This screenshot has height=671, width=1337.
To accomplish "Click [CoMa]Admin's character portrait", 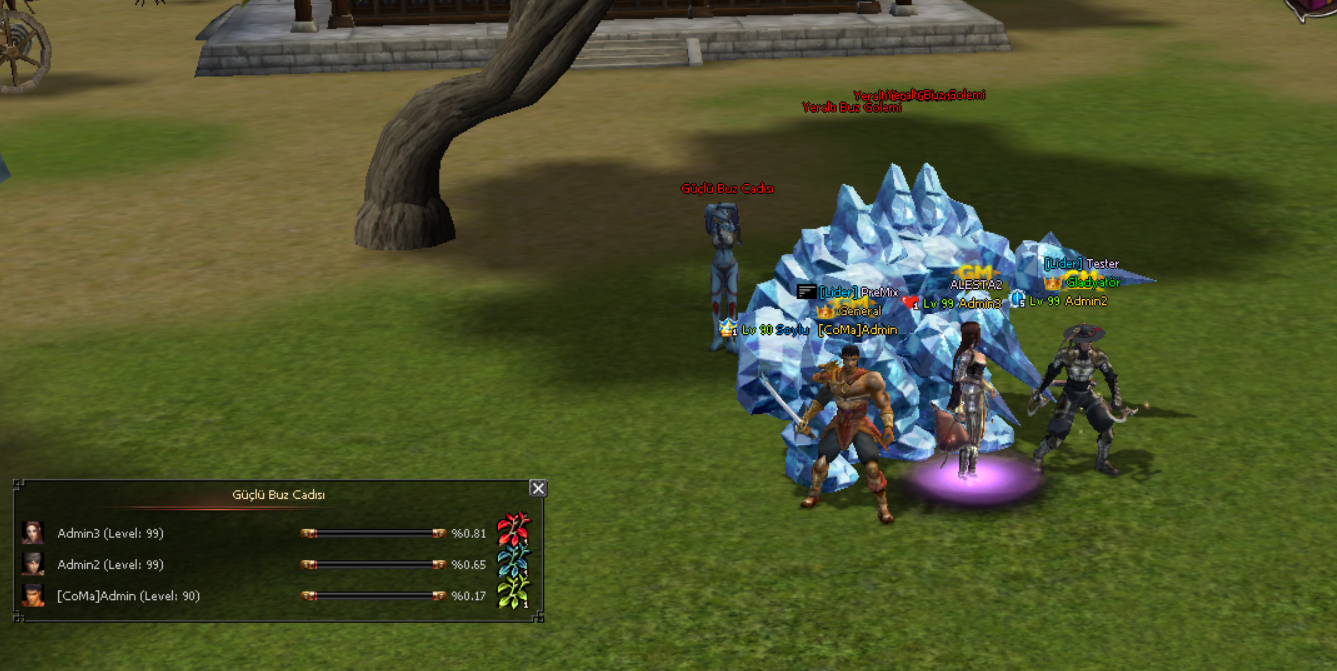I will (33, 596).
